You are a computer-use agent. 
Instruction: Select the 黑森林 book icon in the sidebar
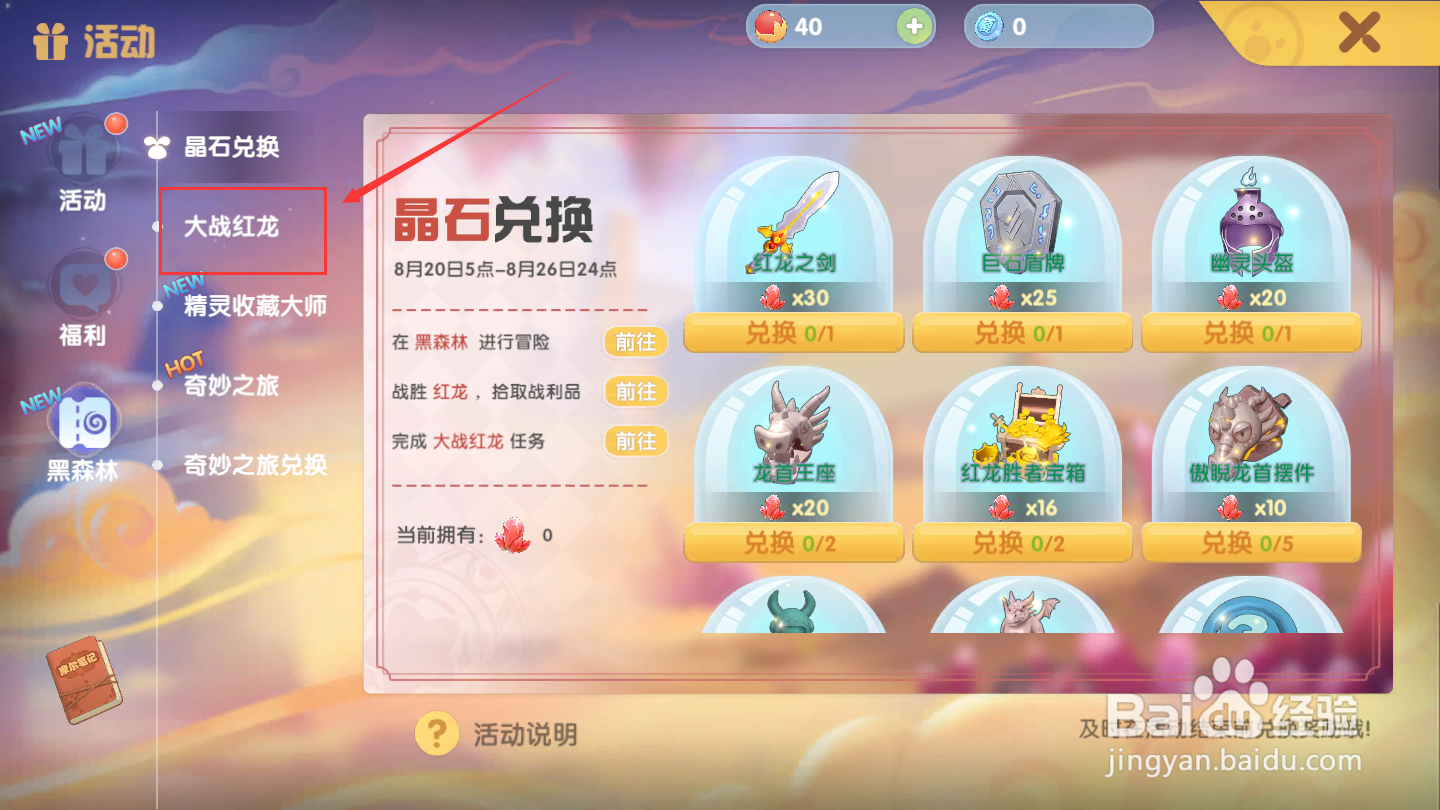[x=84, y=422]
